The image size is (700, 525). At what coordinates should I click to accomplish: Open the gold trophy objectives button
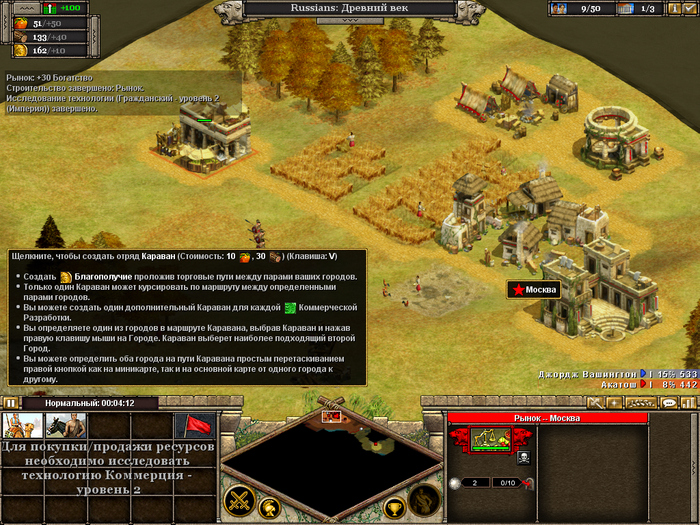[394, 507]
